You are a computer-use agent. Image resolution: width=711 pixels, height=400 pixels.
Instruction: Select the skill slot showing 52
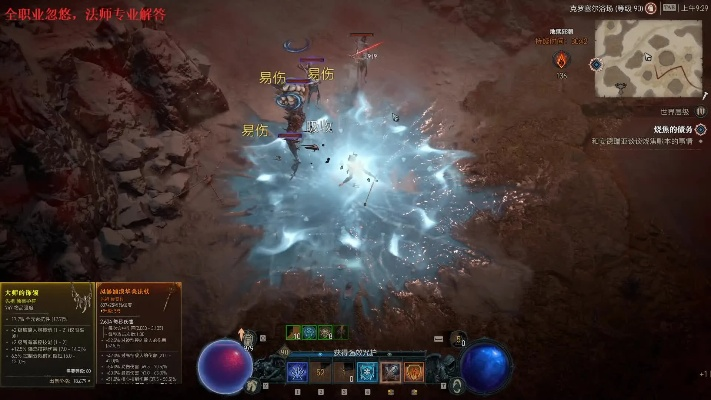point(322,372)
